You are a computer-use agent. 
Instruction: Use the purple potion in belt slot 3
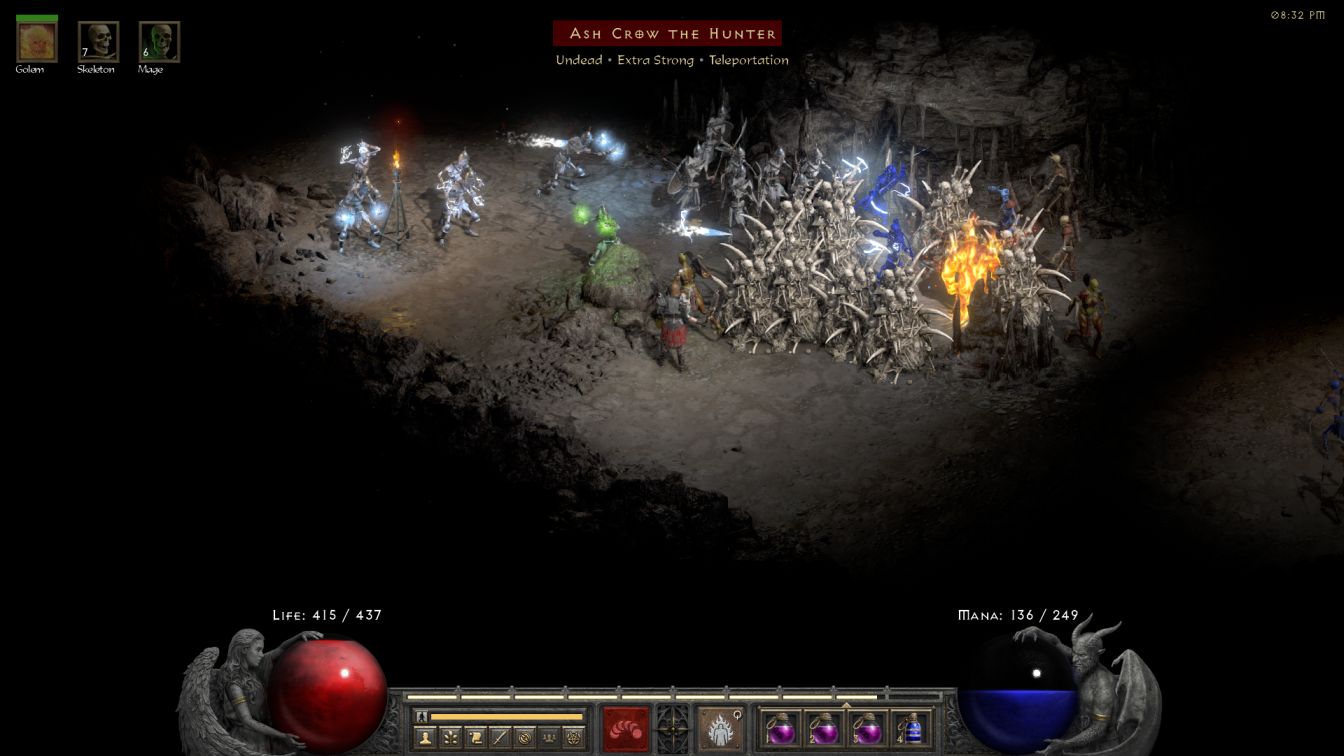pyautogui.click(x=867, y=728)
